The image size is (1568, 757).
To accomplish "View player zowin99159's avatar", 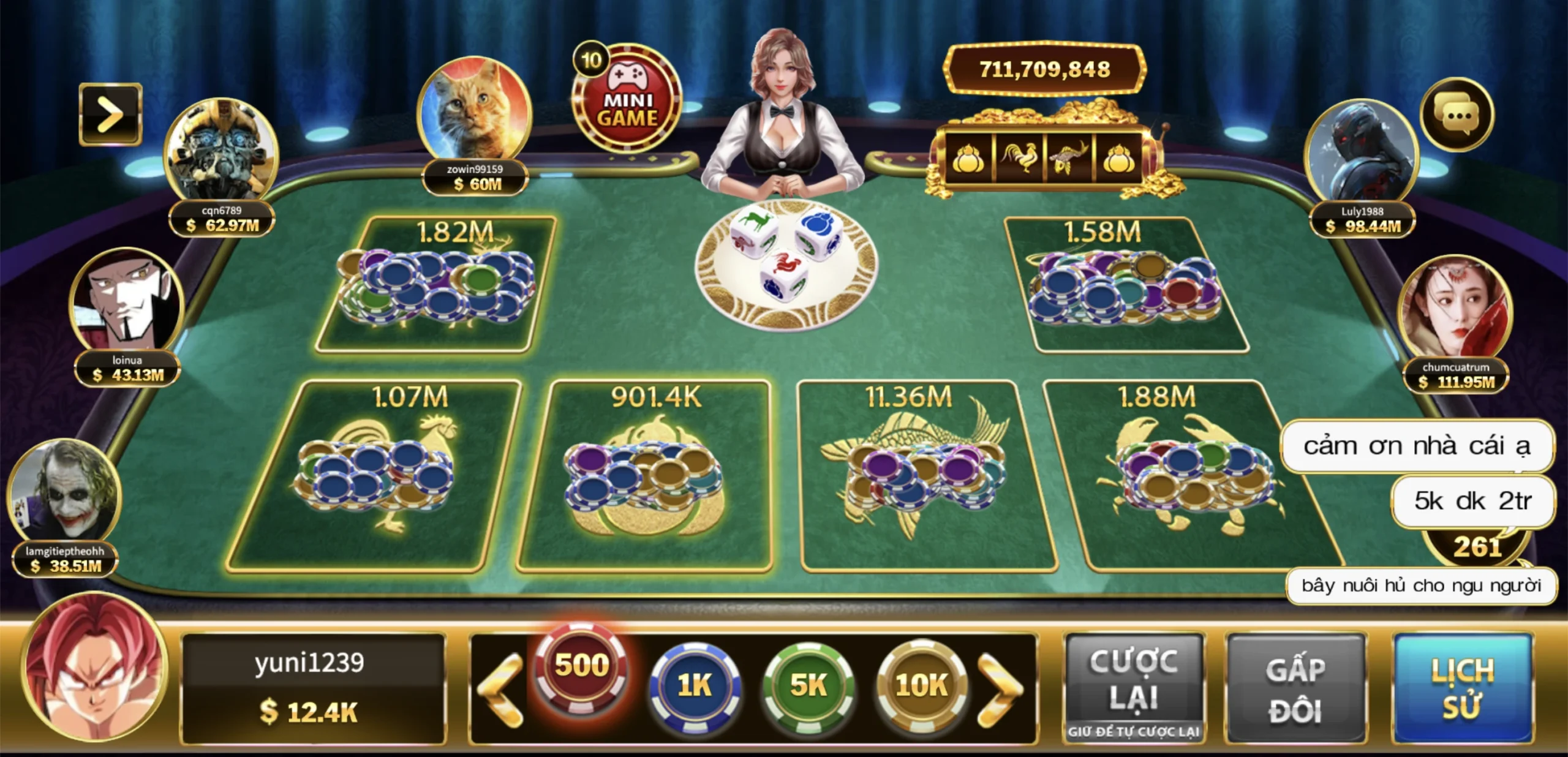I will pyautogui.click(x=474, y=110).
